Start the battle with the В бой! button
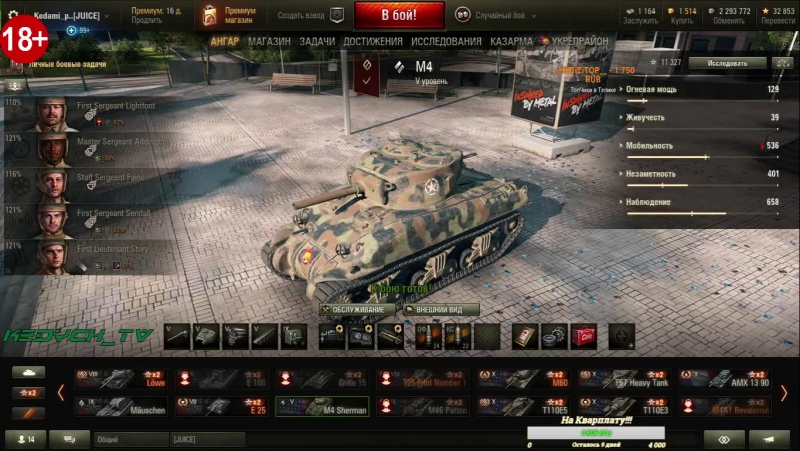 tap(399, 16)
